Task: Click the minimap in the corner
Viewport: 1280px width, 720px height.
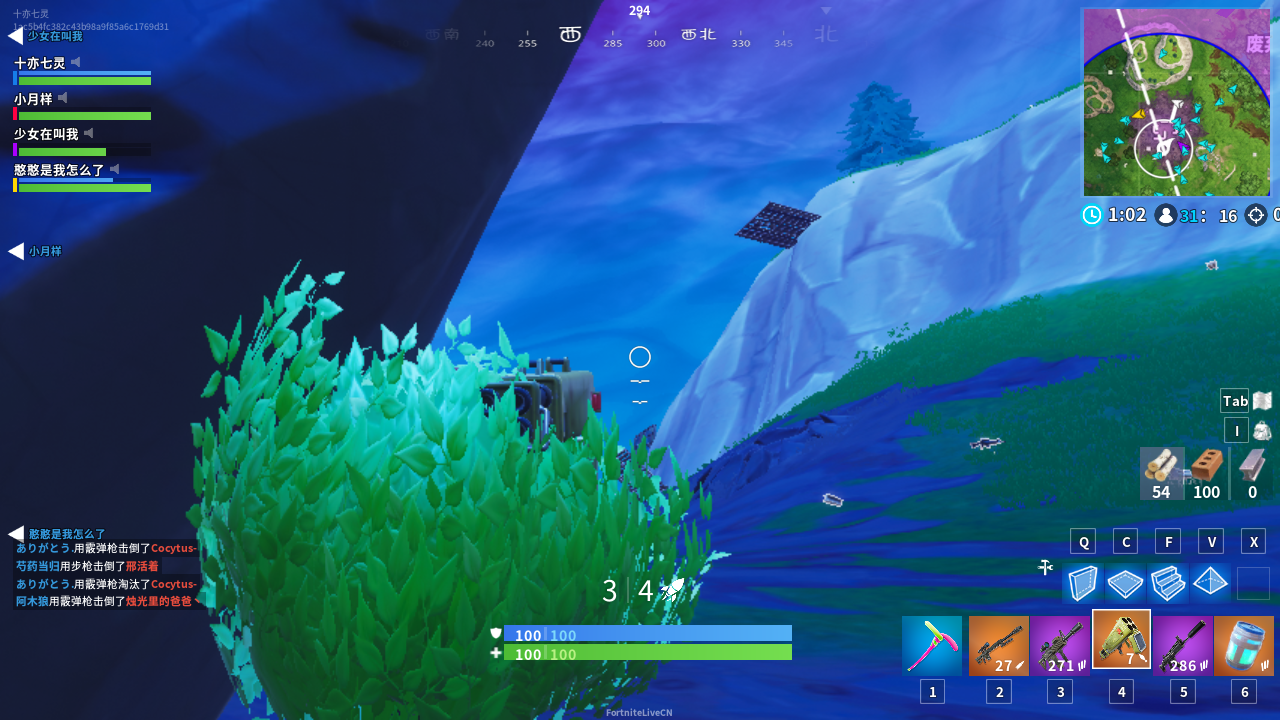Action: 1176,102
